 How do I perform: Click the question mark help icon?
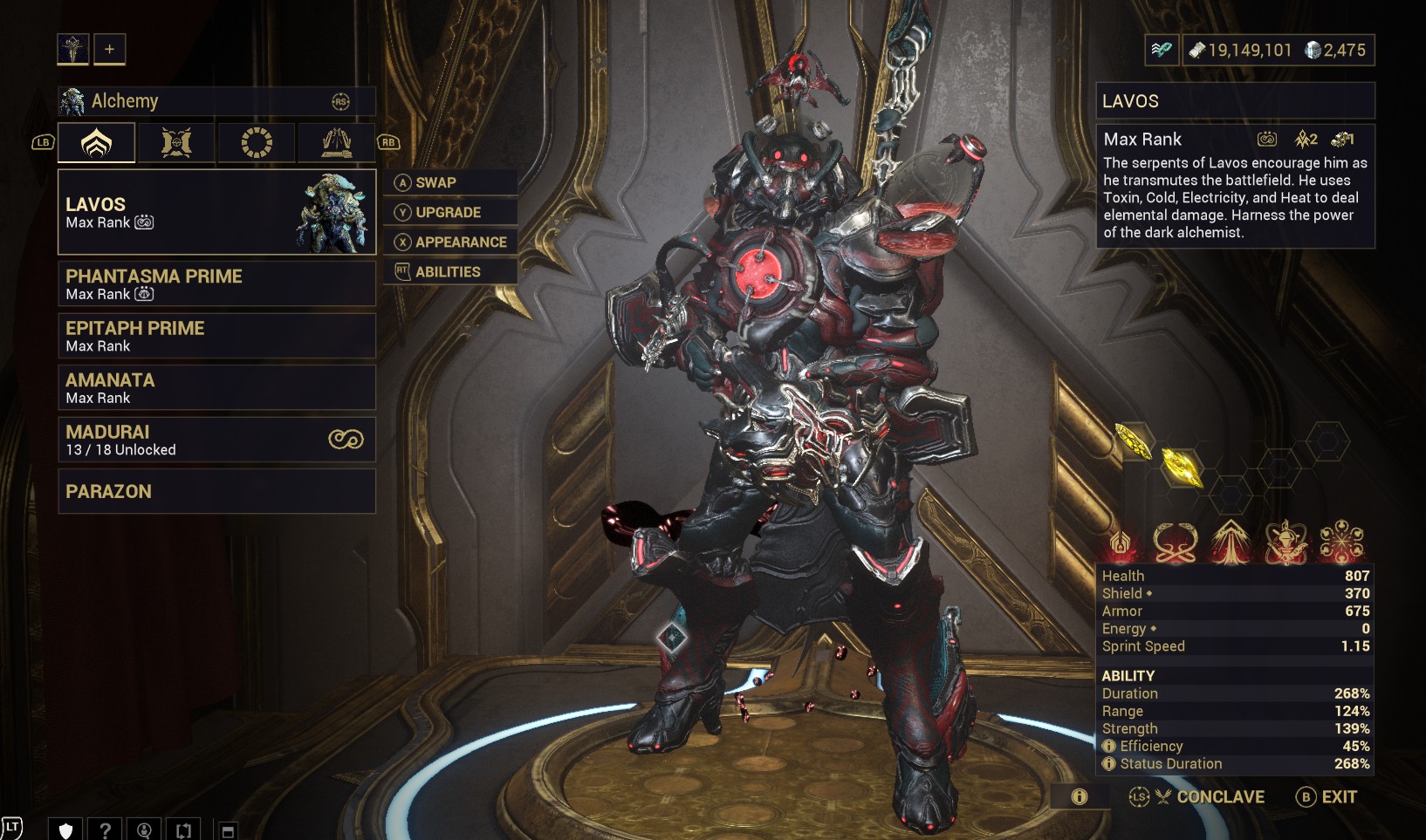pos(106,830)
